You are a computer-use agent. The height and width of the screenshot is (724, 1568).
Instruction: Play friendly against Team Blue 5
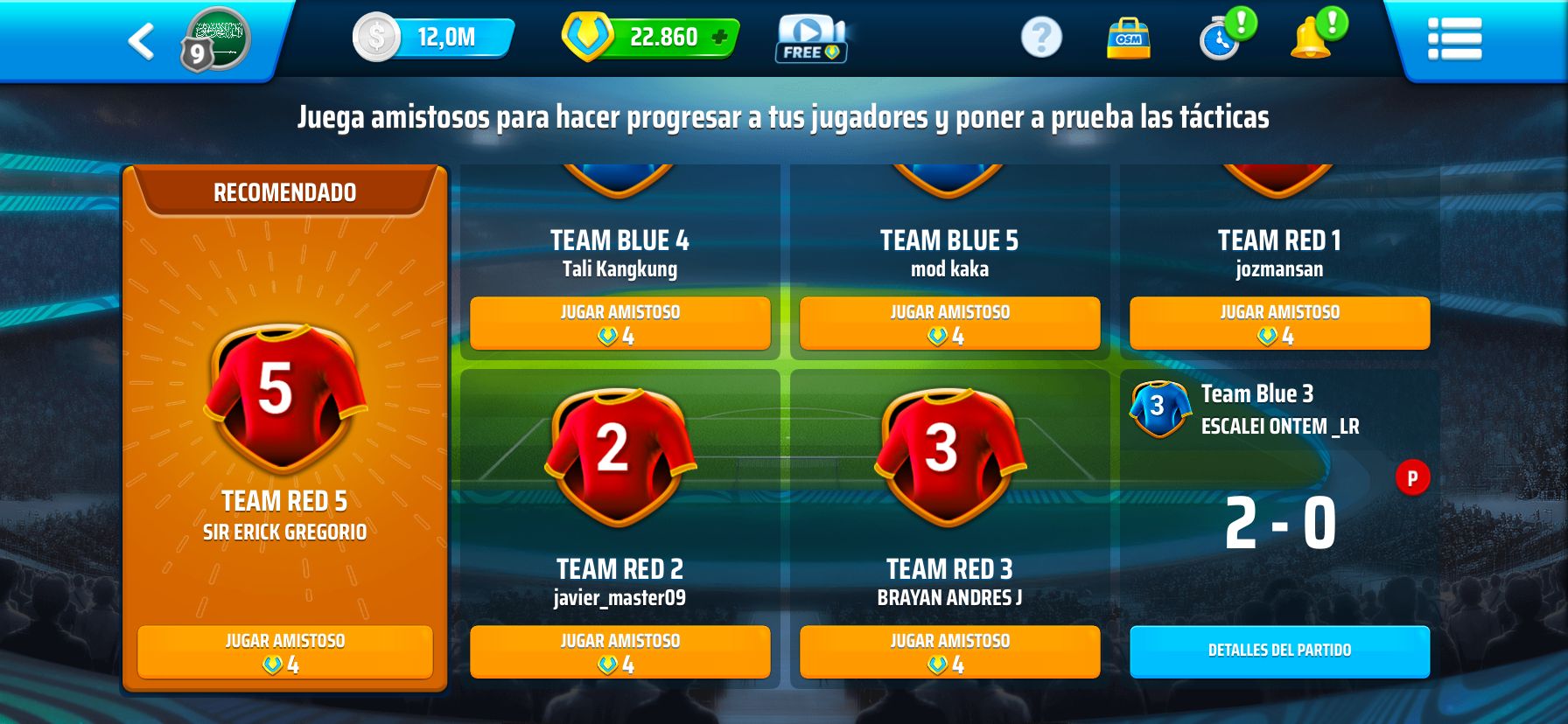[x=949, y=324]
